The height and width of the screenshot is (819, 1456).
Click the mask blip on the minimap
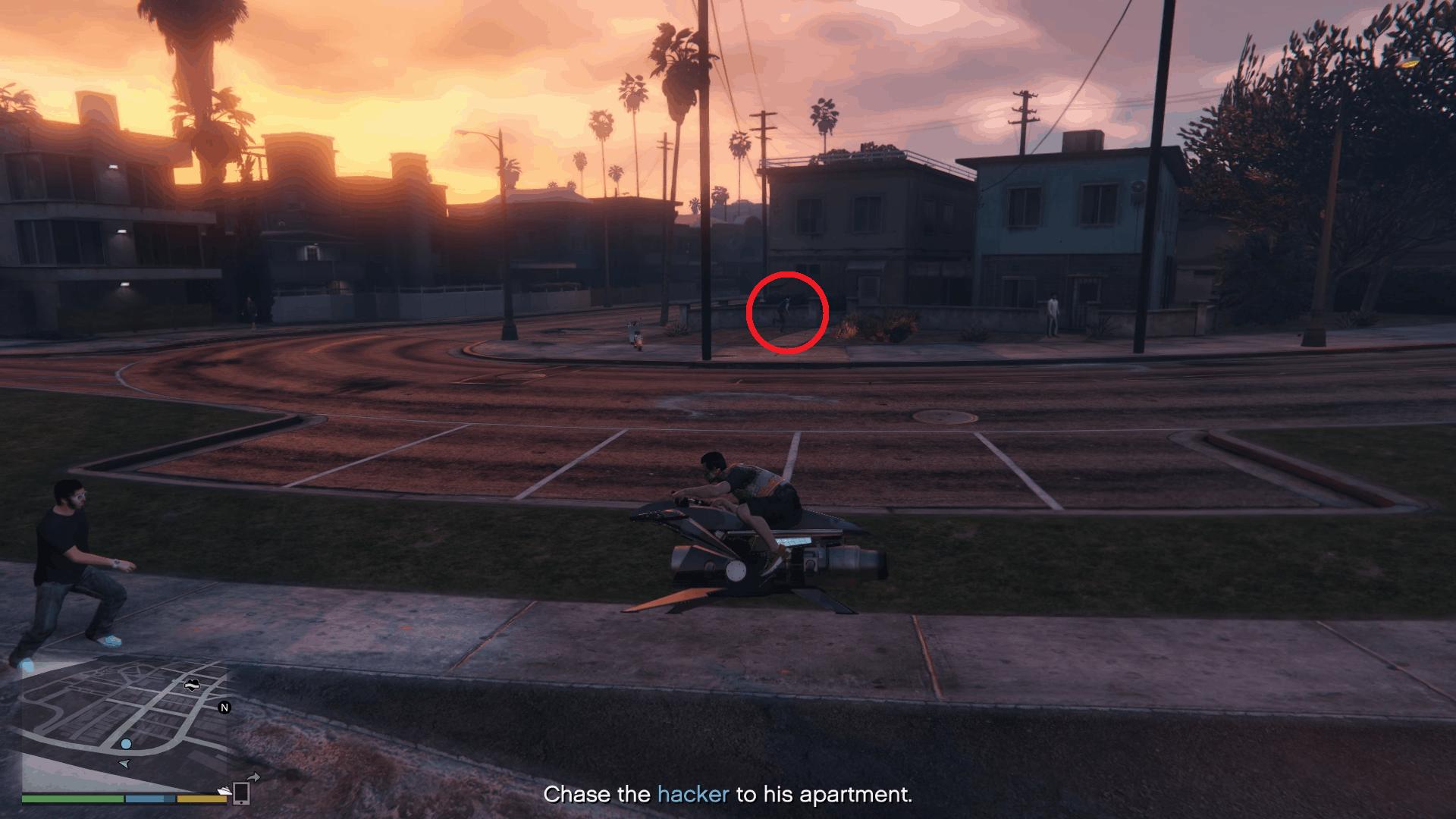tap(193, 686)
